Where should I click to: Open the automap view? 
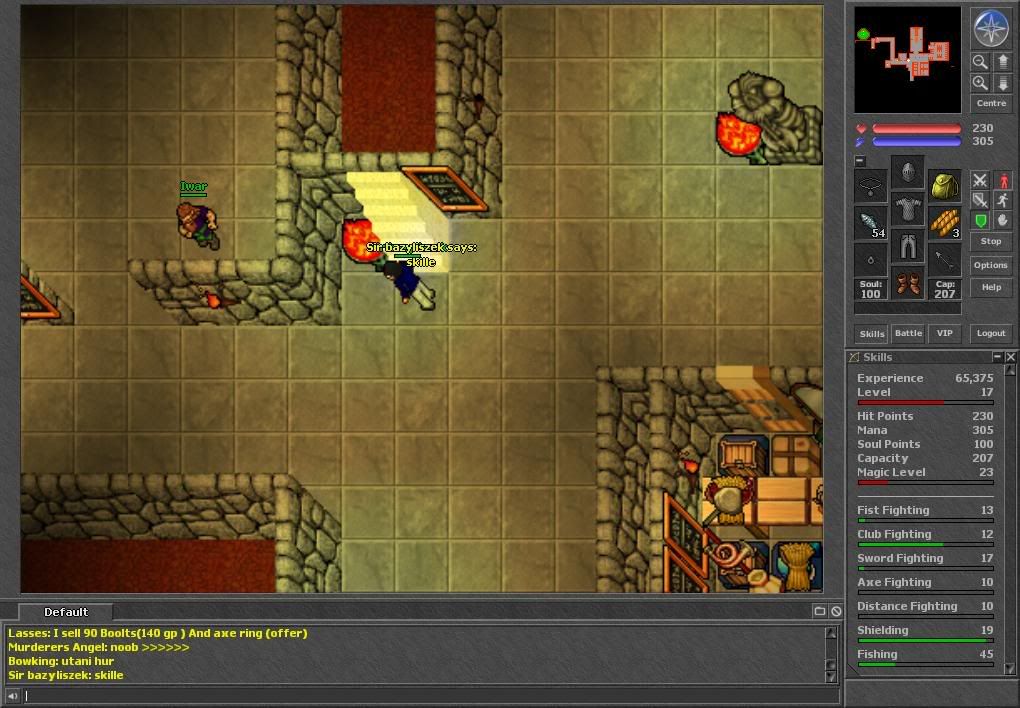coord(907,59)
